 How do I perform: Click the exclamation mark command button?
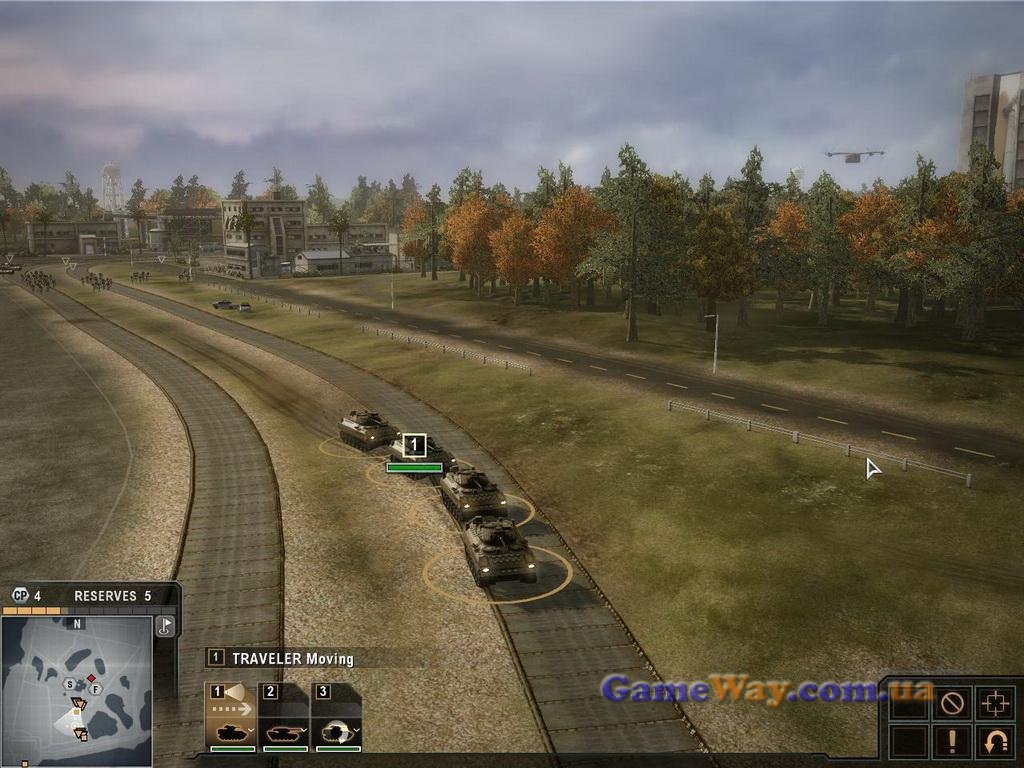(x=952, y=741)
